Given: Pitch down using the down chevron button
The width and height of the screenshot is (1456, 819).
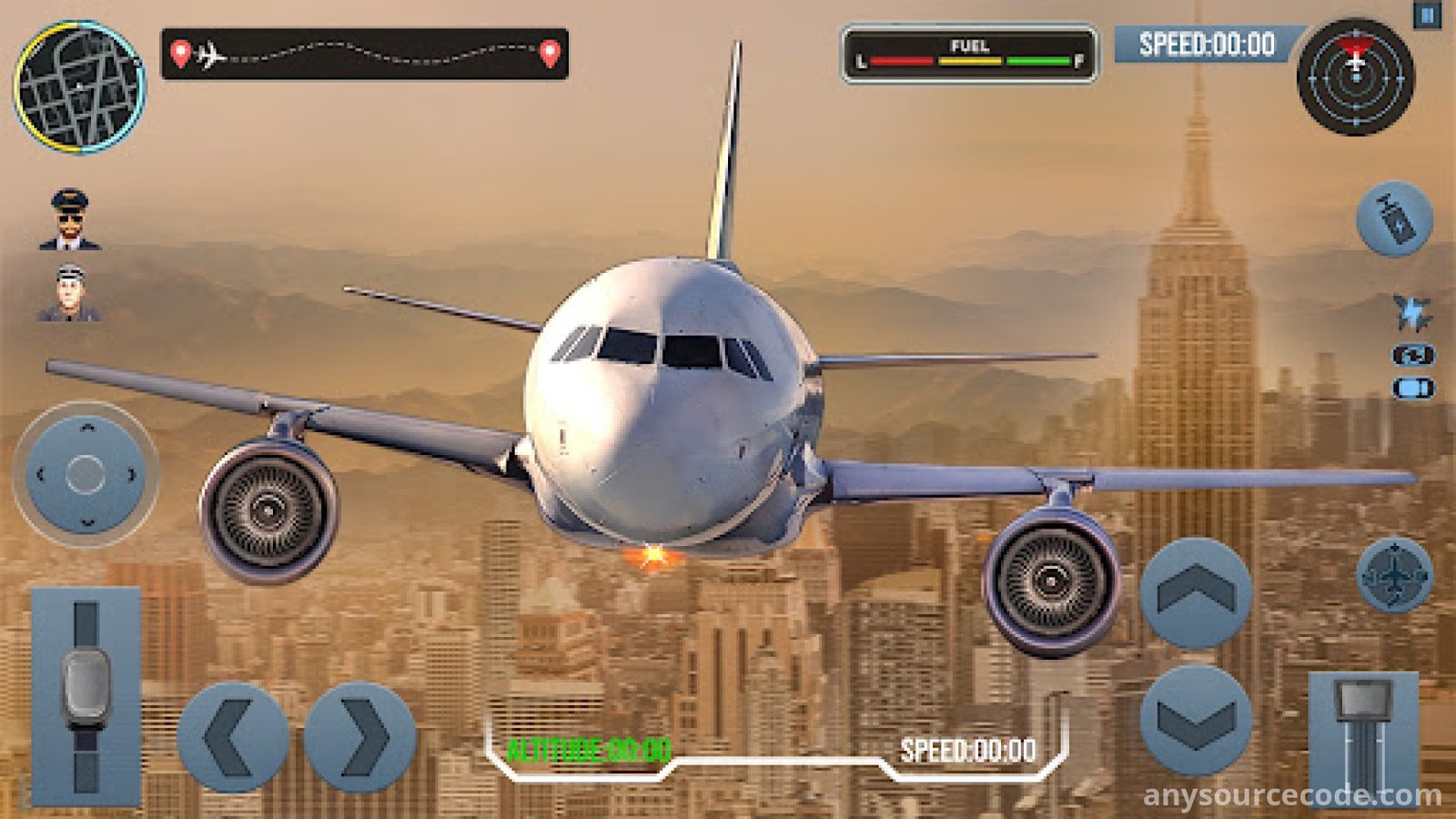Looking at the screenshot, I should pyautogui.click(x=1196, y=720).
